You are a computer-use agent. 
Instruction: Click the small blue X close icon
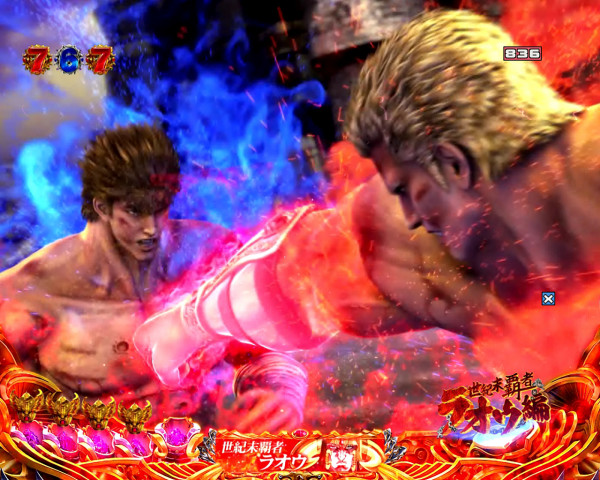(x=548, y=298)
